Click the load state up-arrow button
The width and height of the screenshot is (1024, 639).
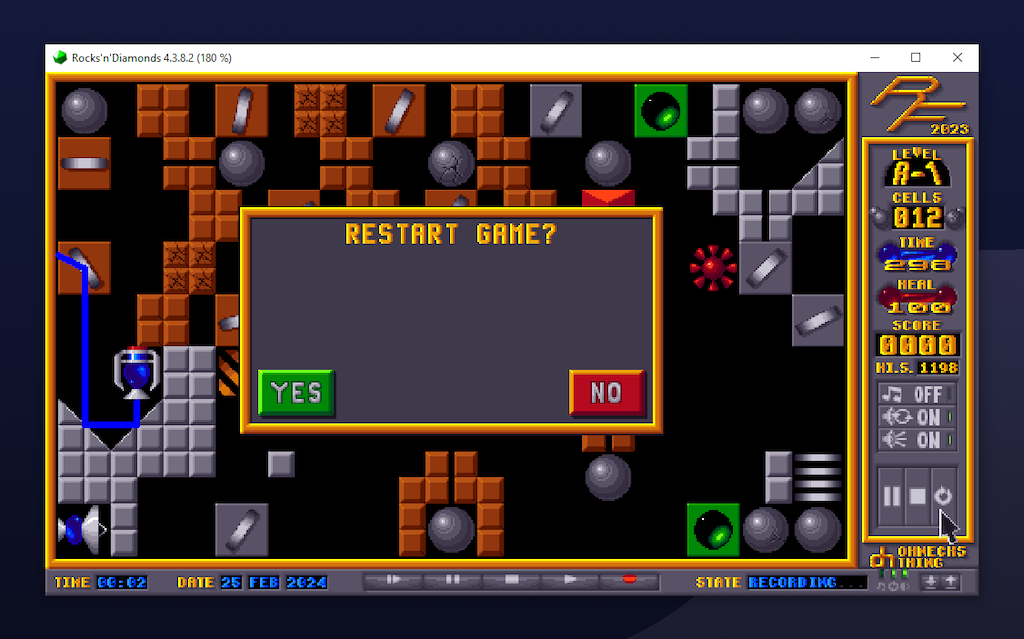950,582
